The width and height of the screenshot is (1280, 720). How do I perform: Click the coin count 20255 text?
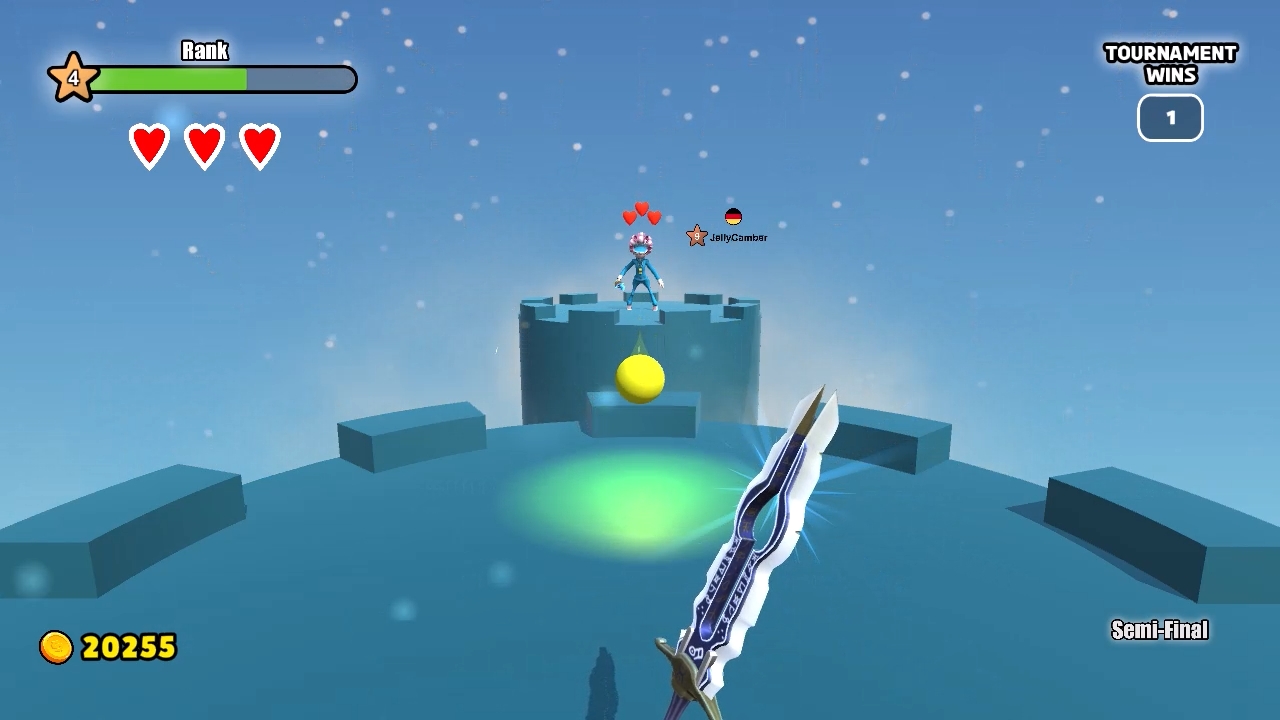(x=128, y=647)
